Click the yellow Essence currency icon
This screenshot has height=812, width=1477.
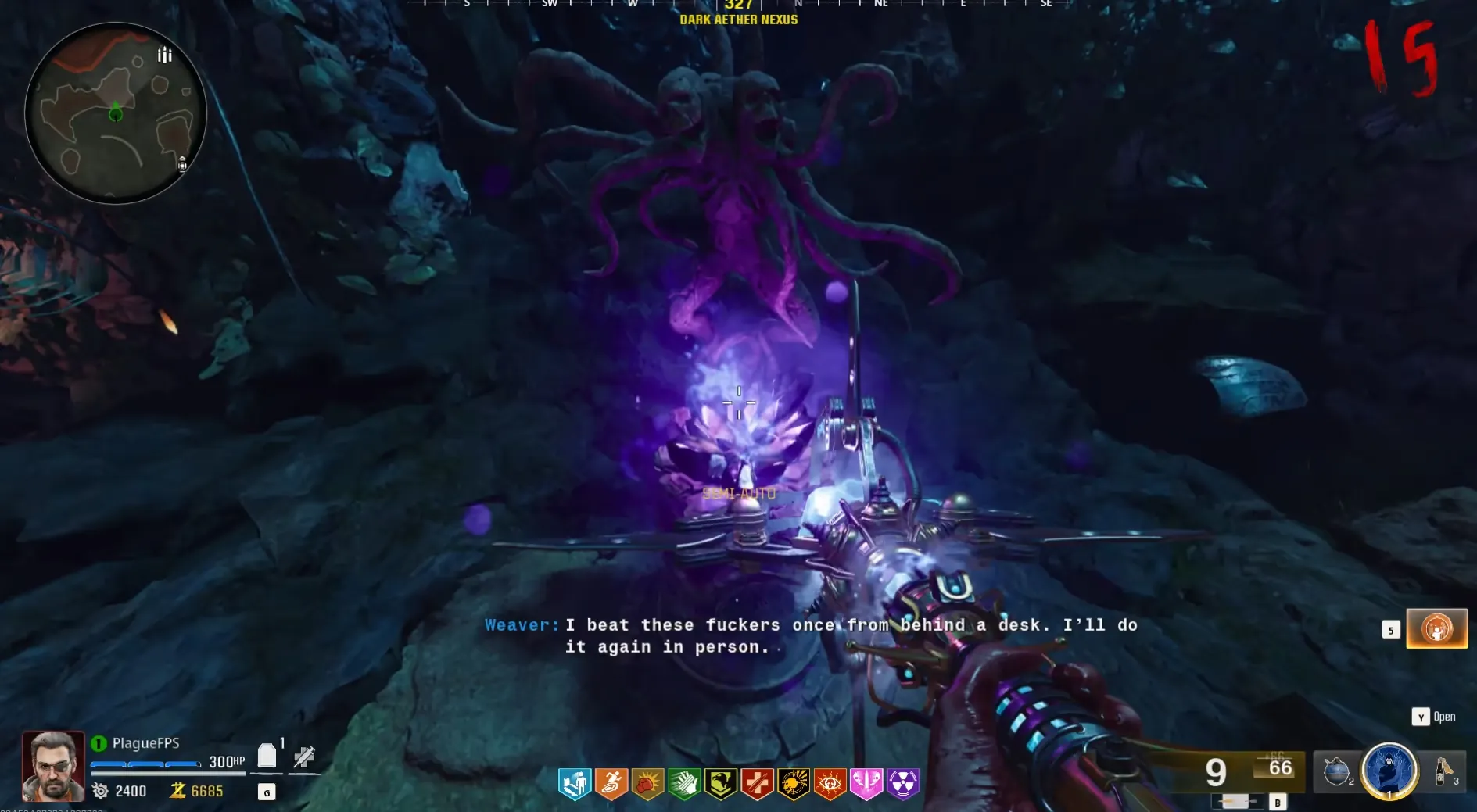pyautogui.click(x=178, y=791)
